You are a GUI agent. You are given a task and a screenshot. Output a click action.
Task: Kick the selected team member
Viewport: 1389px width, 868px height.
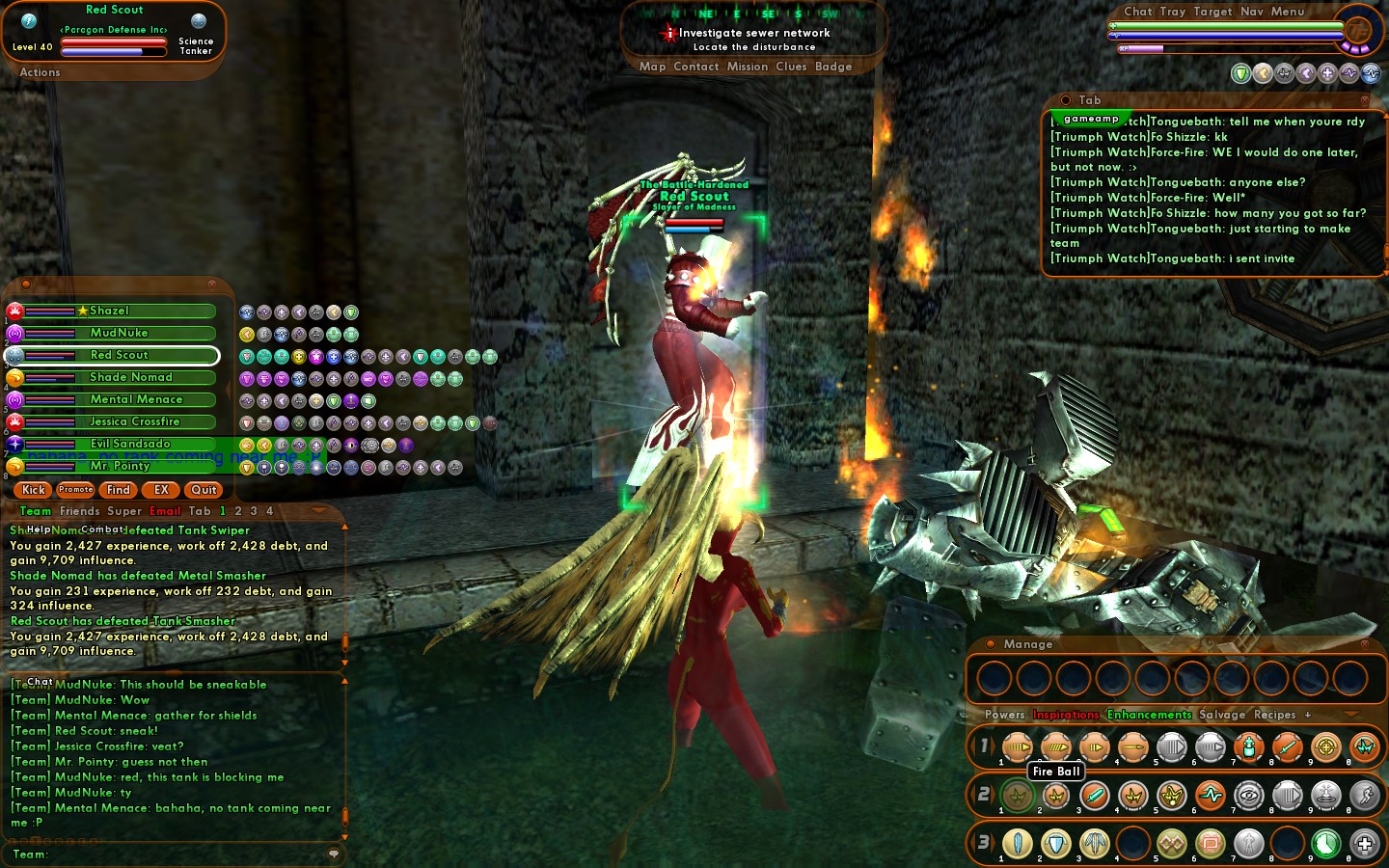34,490
